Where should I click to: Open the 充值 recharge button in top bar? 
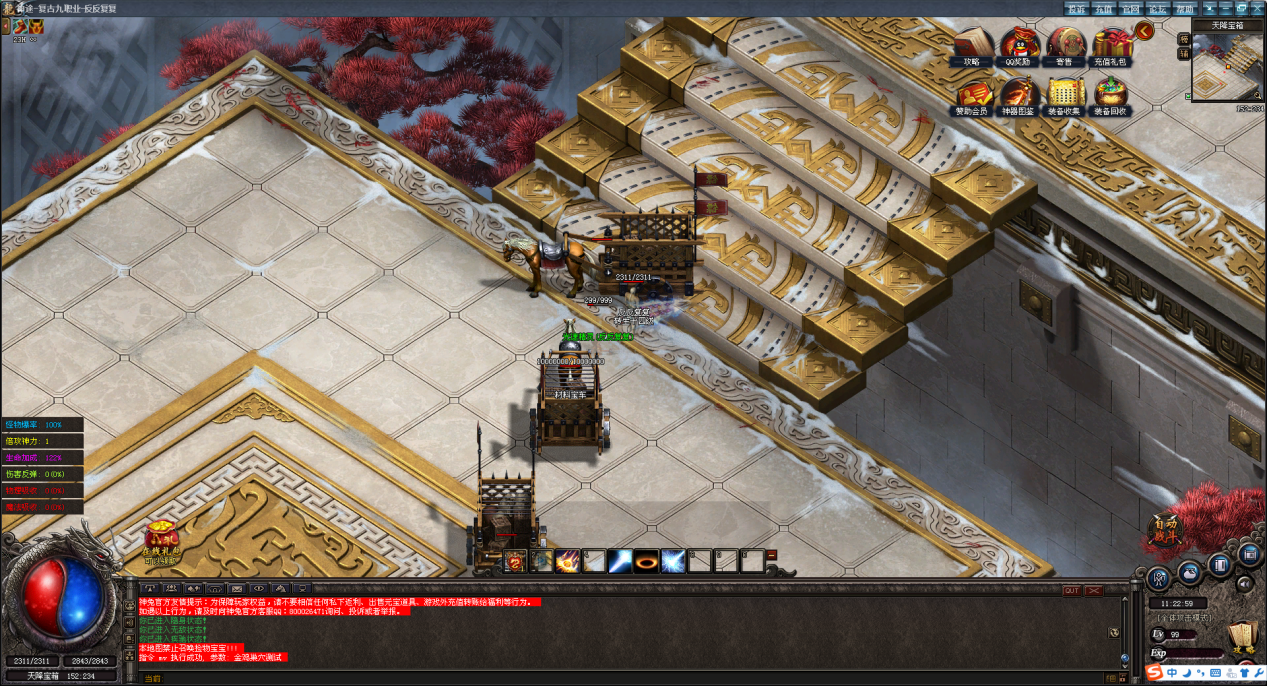[1103, 8]
